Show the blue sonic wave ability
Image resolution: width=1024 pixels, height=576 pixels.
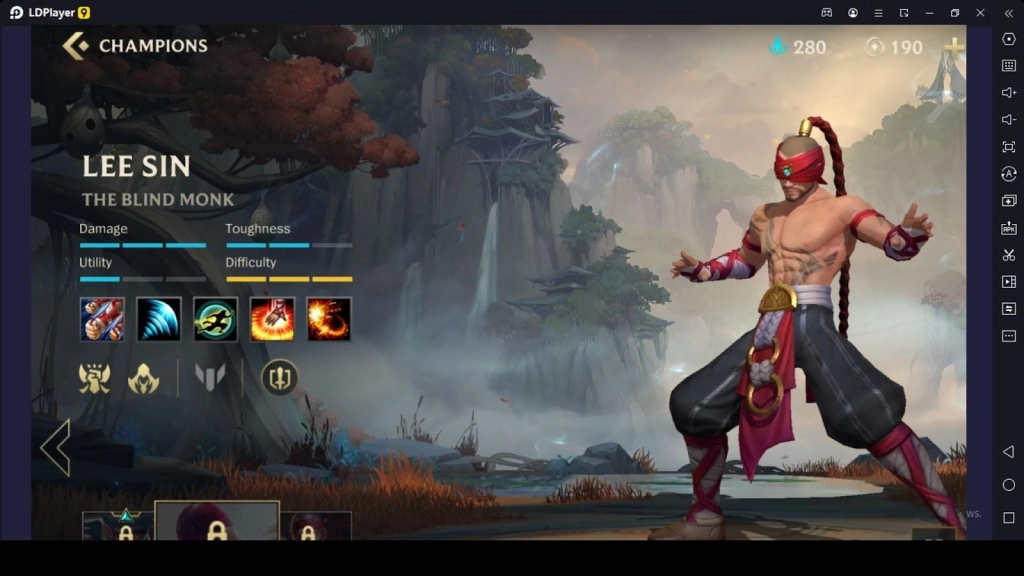pyautogui.click(x=159, y=320)
